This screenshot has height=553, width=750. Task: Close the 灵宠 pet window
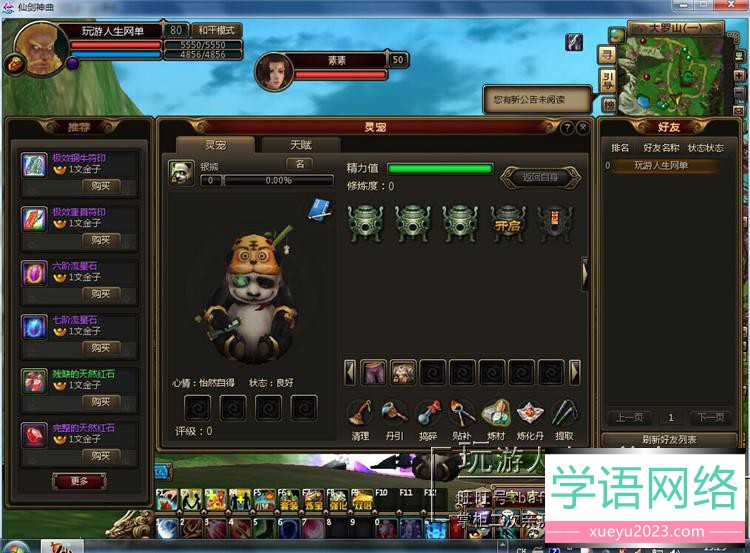[581, 128]
